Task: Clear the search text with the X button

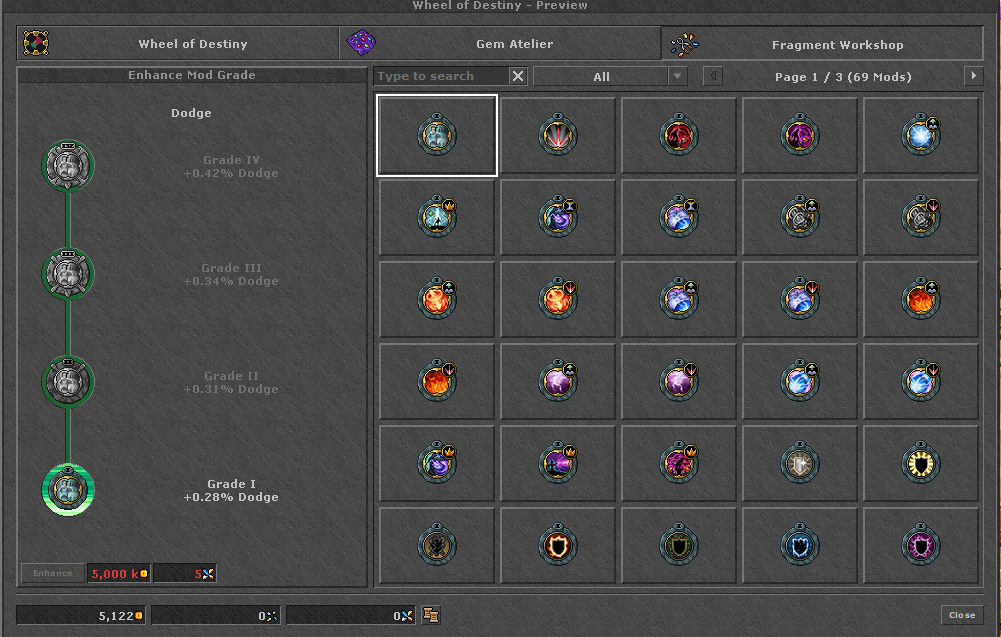Action: point(518,76)
